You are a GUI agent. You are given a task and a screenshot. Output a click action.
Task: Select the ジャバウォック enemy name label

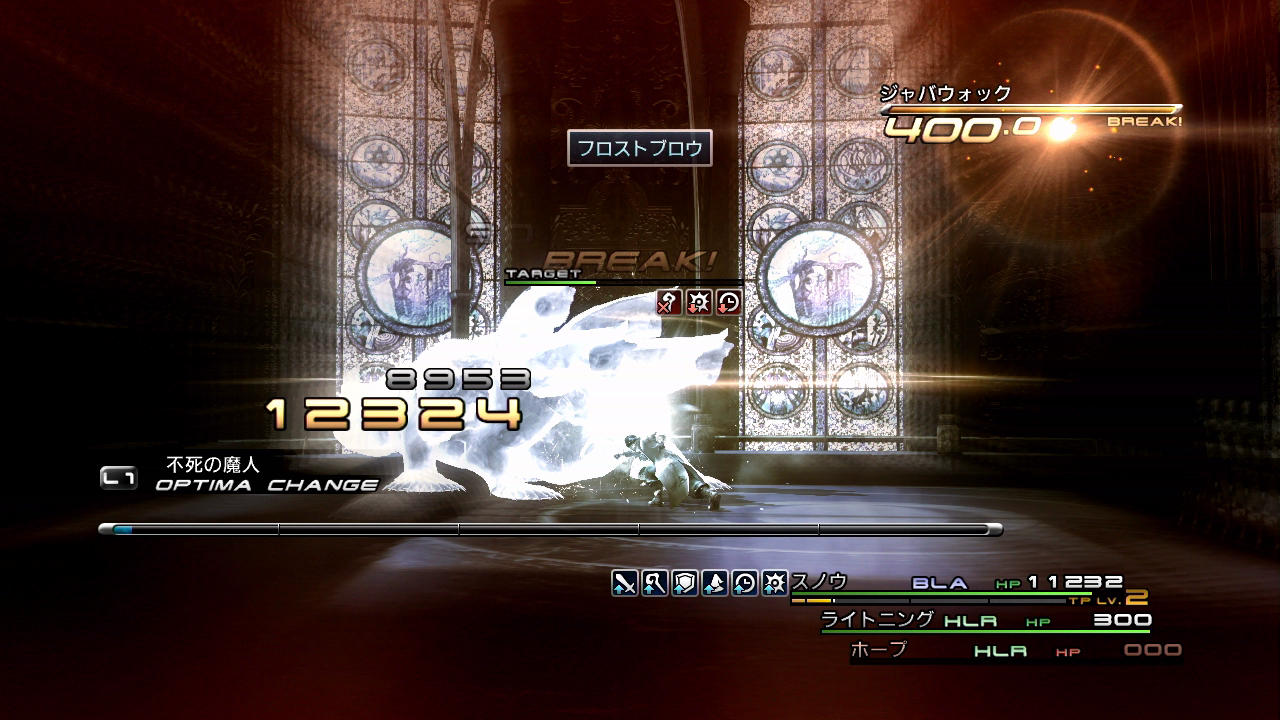[x=945, y=94]
